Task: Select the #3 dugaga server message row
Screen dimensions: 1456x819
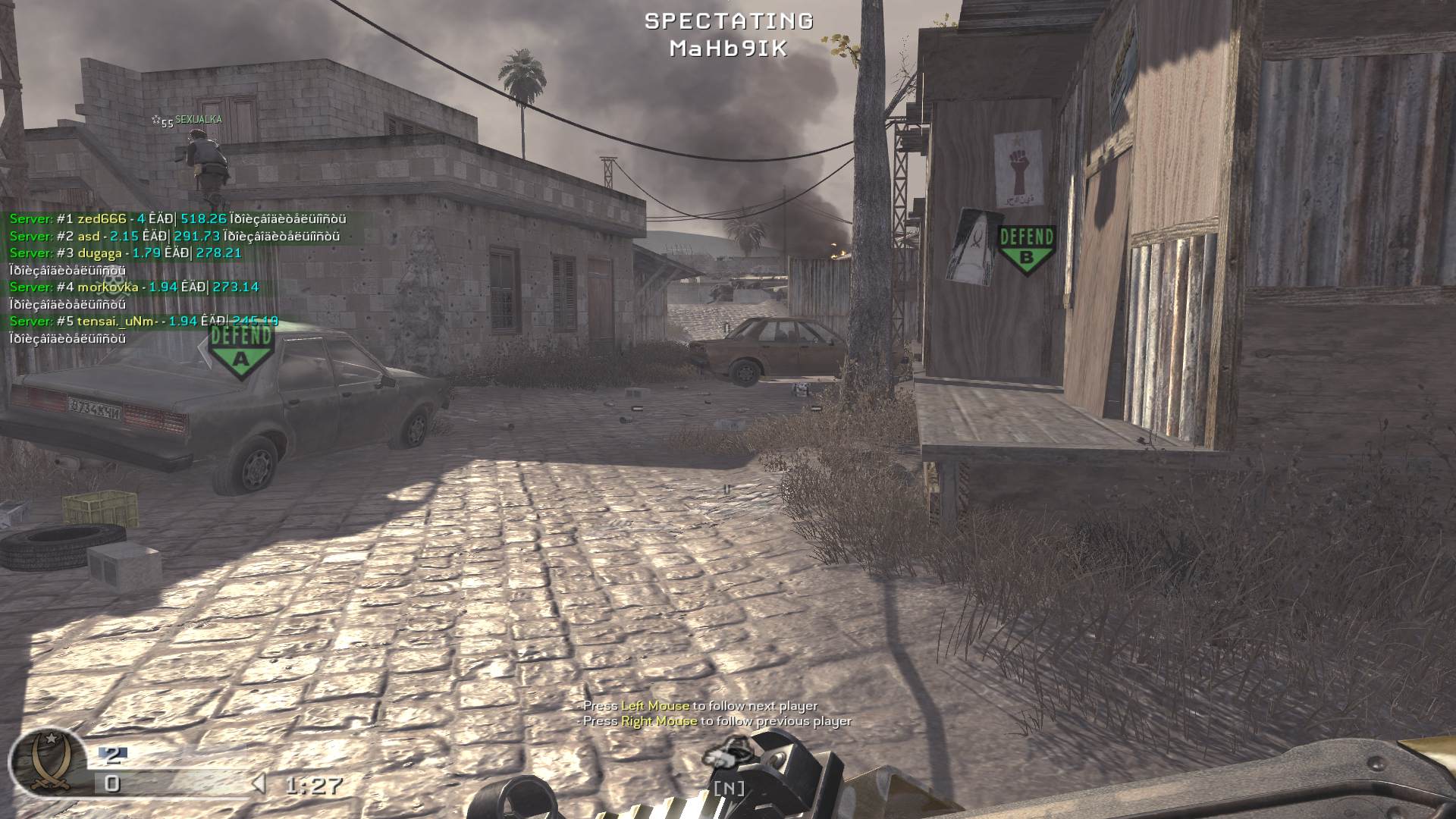Action: (125, 253)
